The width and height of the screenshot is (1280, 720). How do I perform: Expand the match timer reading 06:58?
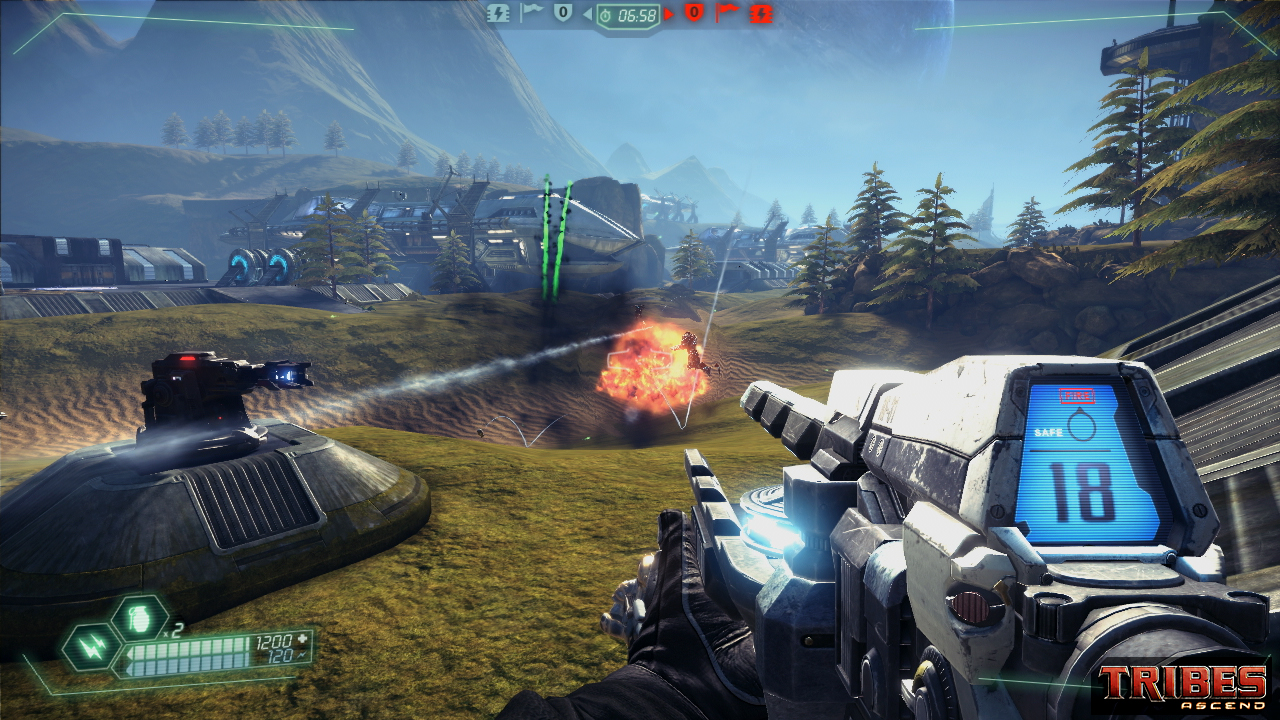[x=636, y=15]
